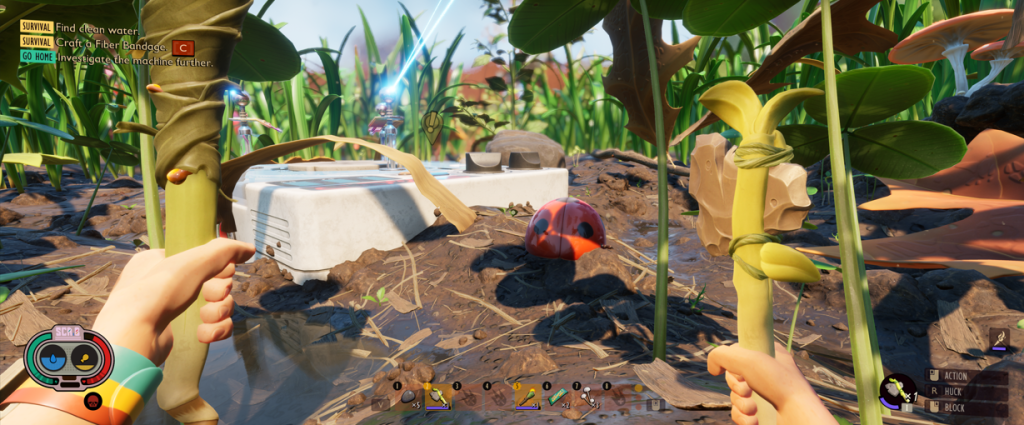Click the red skull status icon
Screen dimensions: 1024x425
click(92, 401)
